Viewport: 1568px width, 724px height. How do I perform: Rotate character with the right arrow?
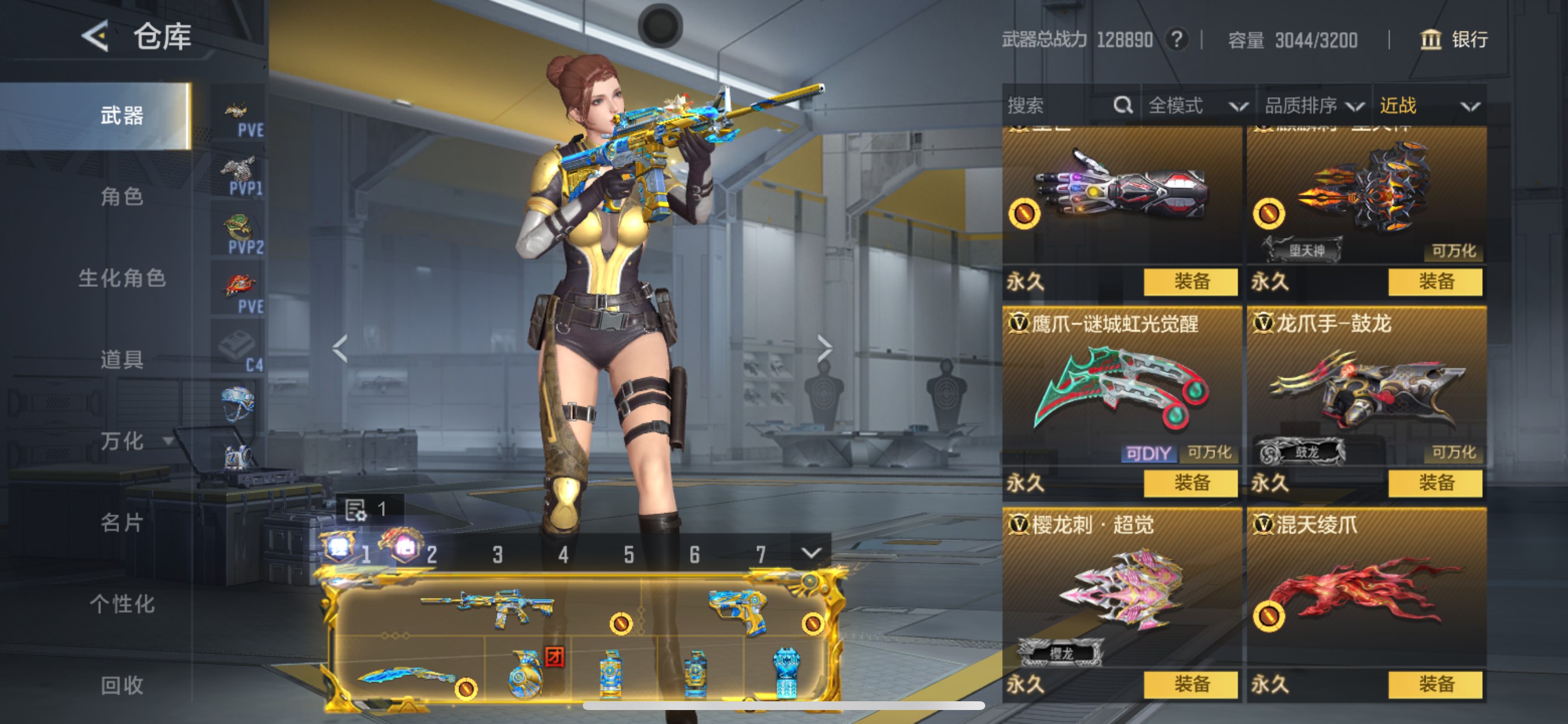(825, 348)
